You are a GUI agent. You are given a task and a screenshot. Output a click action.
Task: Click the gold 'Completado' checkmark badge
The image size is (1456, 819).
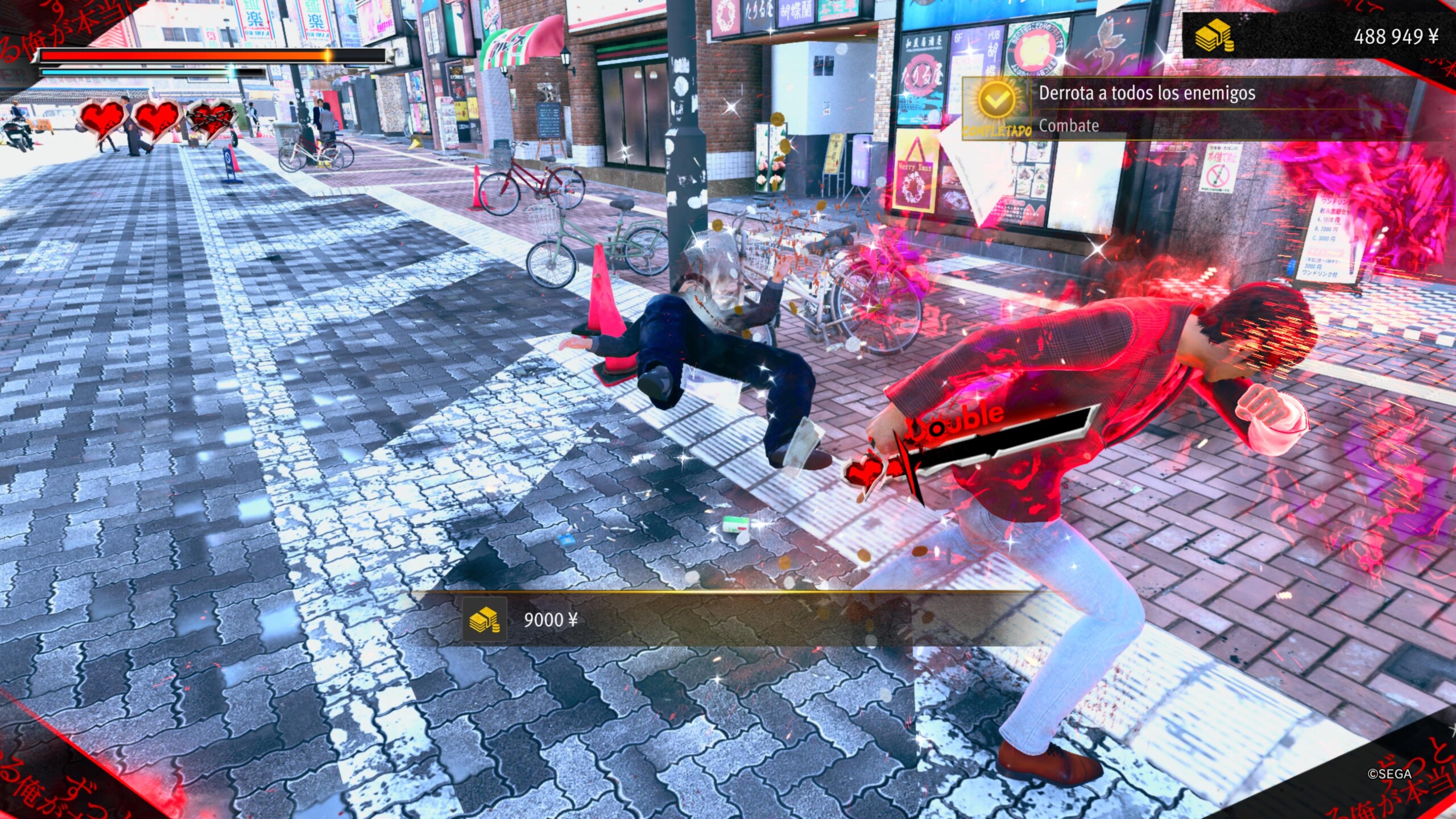click(996, 102)
